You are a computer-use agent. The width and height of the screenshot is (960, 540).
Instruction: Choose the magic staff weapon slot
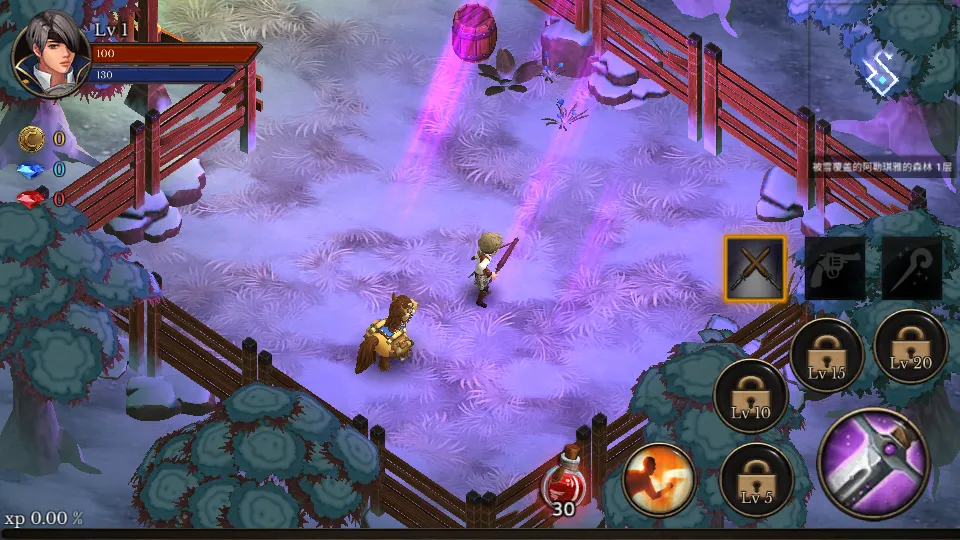(x=912, y=268)
